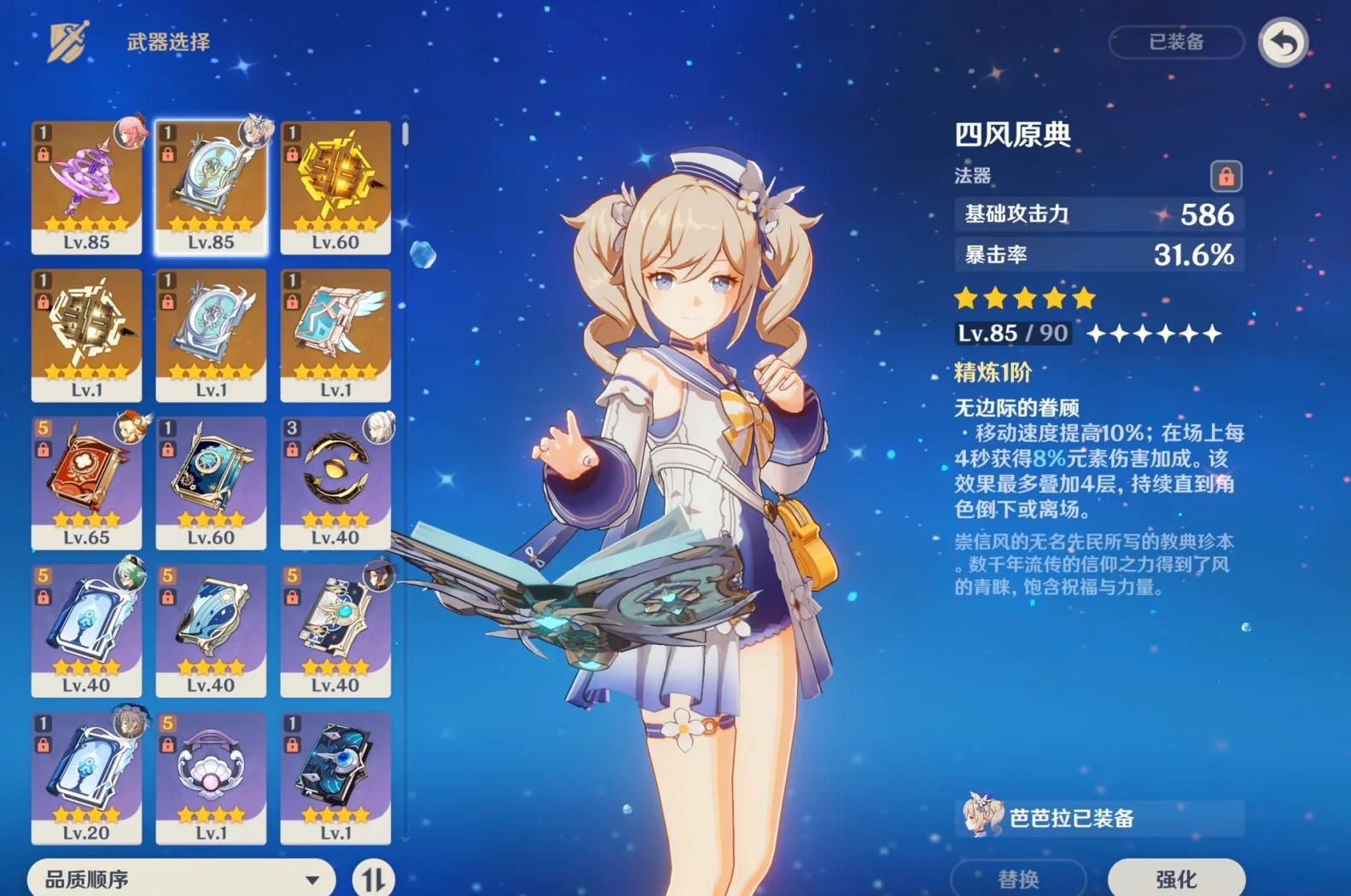The height and width of the screenshot is (896, 1351).
Task: Click the back arrow button
Action: click(x=1283, y=42)
